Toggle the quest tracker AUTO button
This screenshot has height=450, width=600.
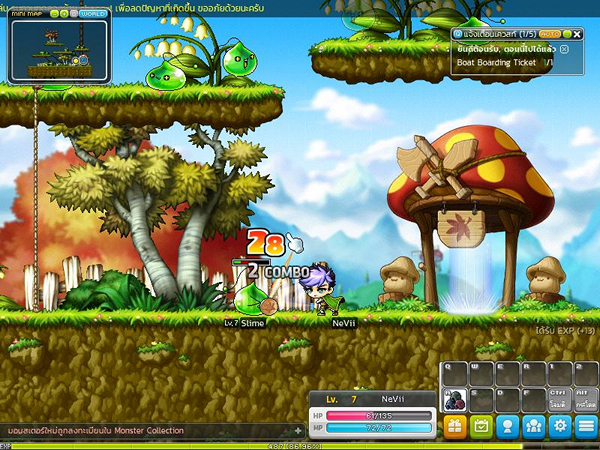tap(551, 34)
